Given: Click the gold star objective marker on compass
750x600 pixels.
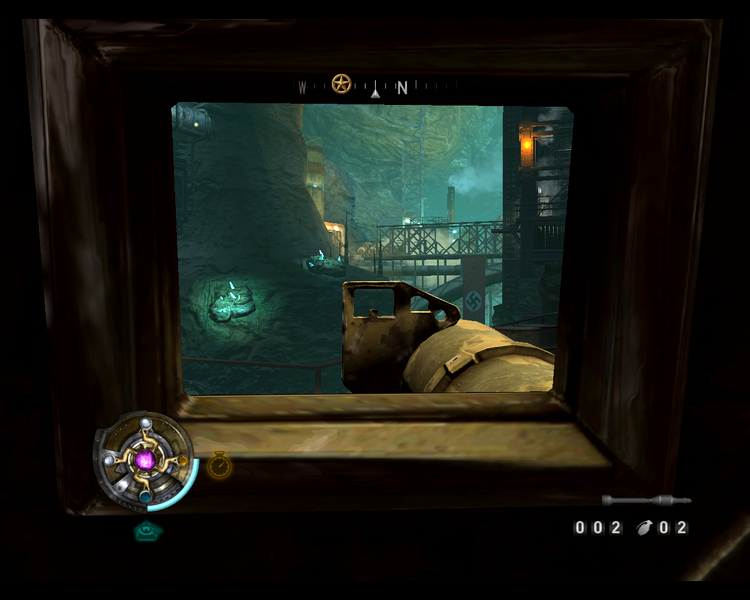Looking at the screenshot, I should (341, 84).
